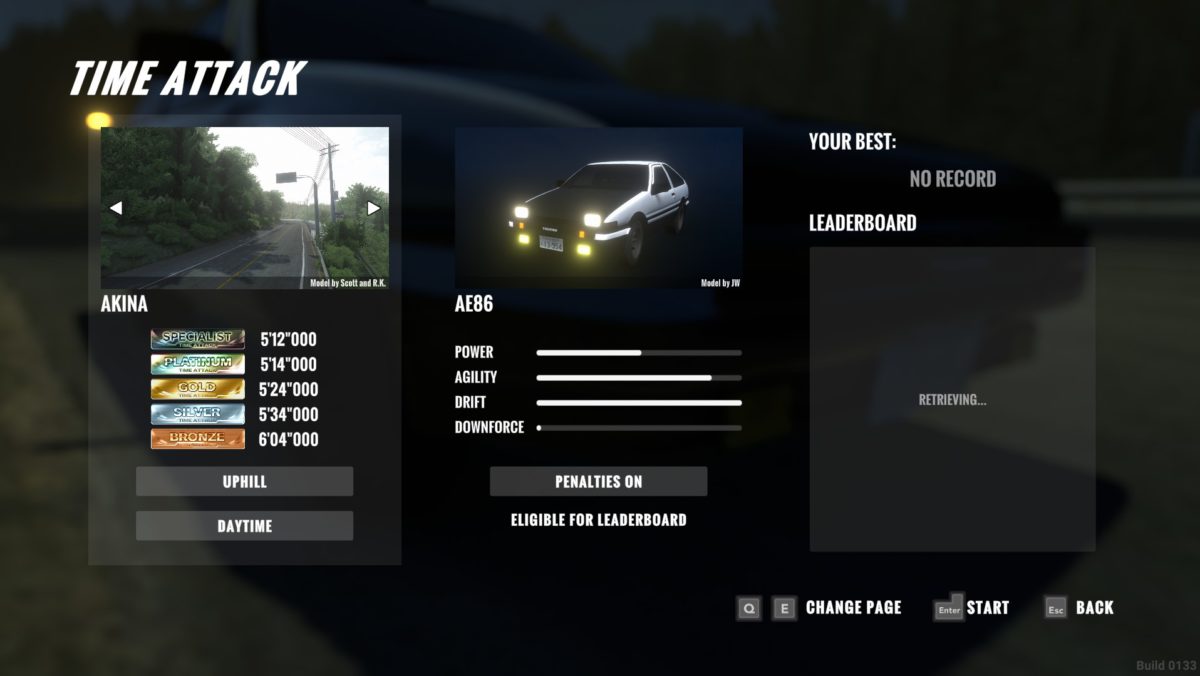Switch the DAYTIME setting button
The image size is (1200, 676).
(244, 526)
